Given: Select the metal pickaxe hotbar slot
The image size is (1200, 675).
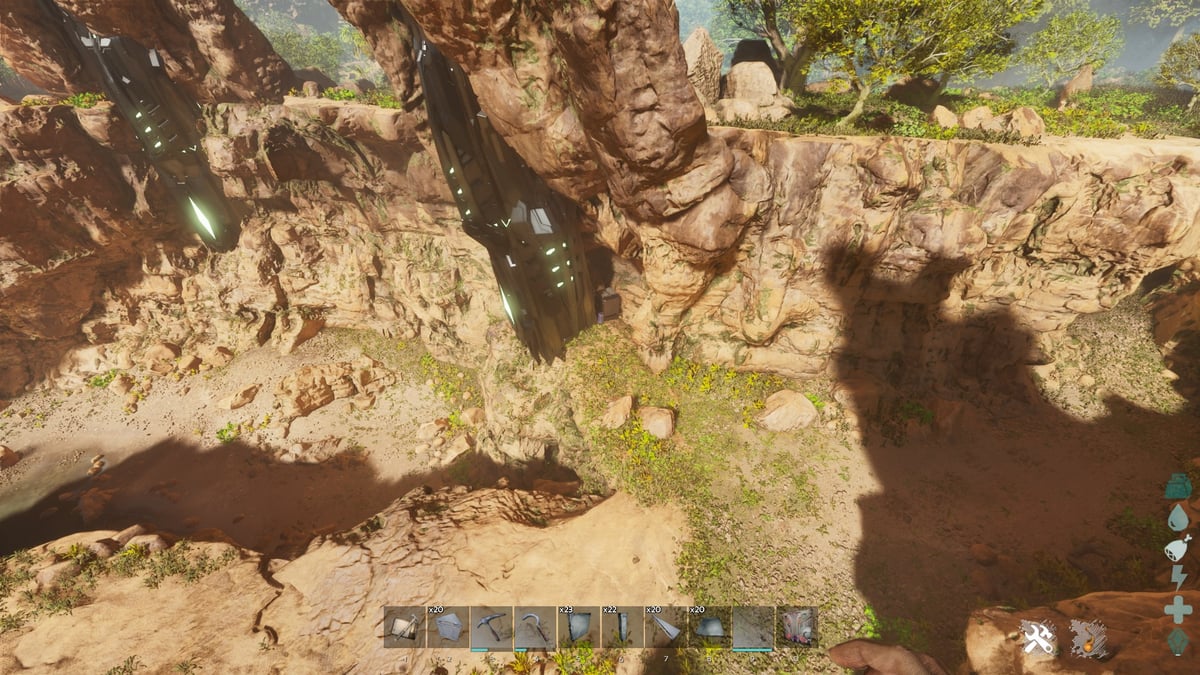Looking at the screenshot, I should [491, 627].
